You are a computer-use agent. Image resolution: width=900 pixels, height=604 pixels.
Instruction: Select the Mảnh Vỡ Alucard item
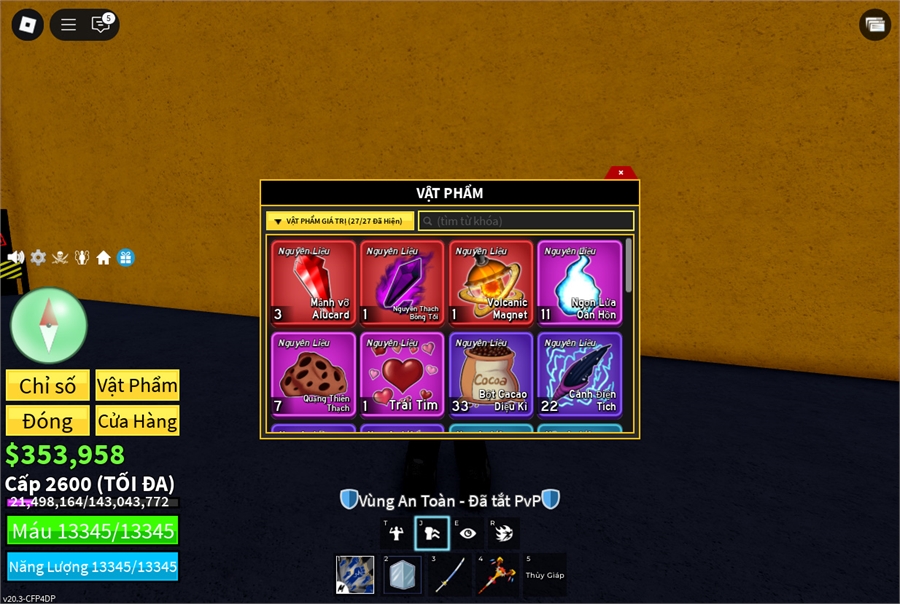314,284
